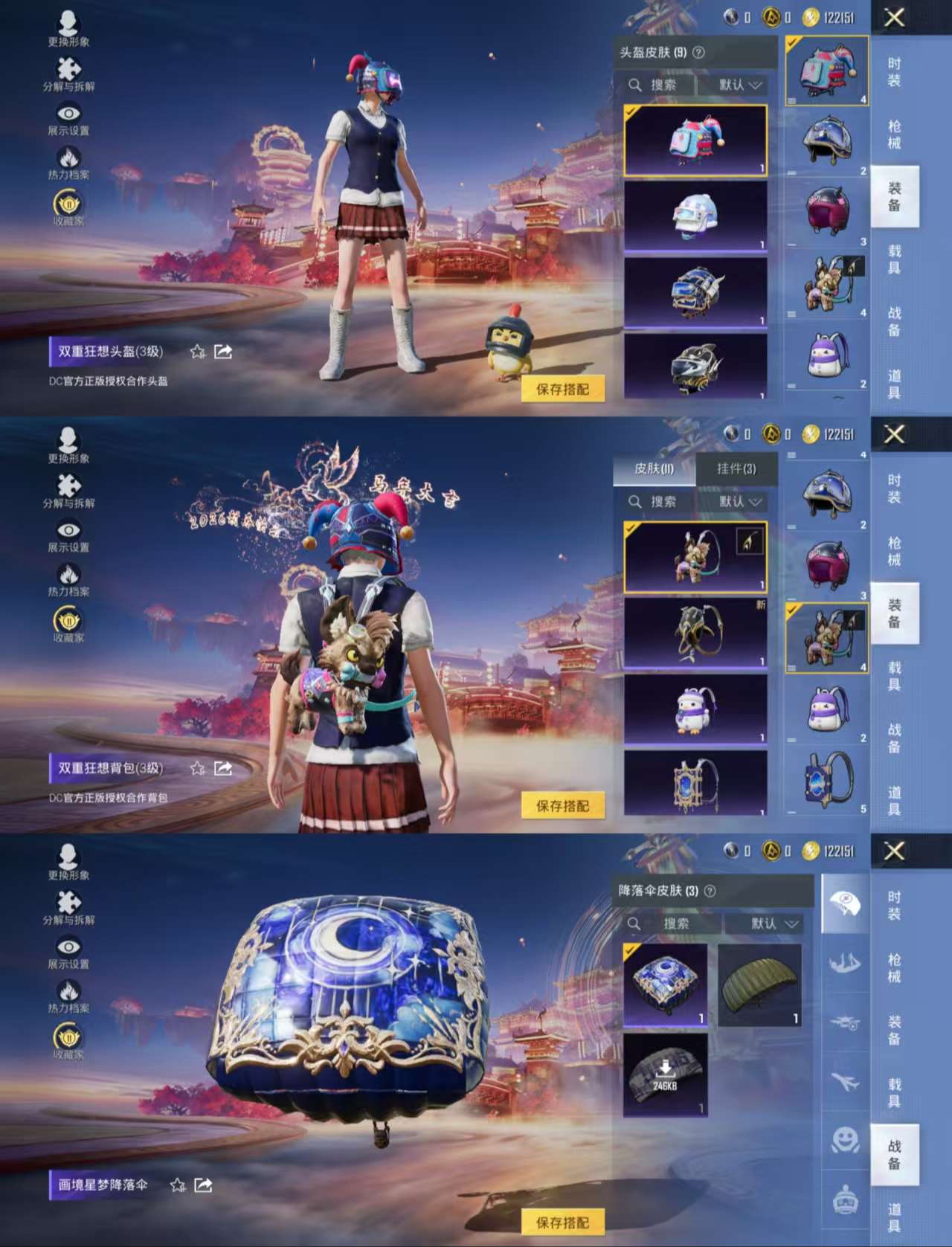Click the search magnifier in 头盔皮肤 panel
The width and height of the screenshot is (952, 1247).
[x=636, y=84]
